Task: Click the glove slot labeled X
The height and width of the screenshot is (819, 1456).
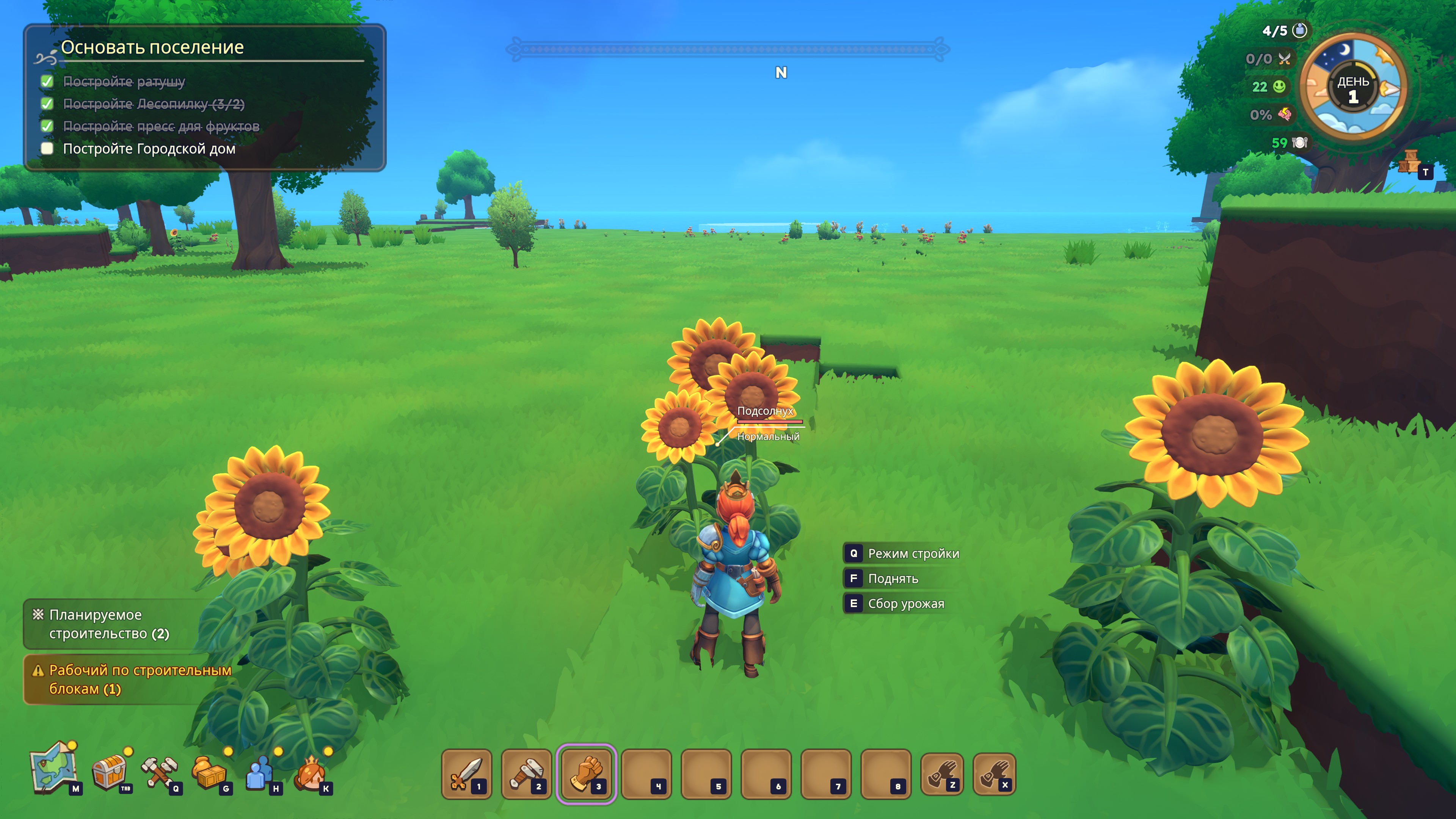Action: (994, 774)
